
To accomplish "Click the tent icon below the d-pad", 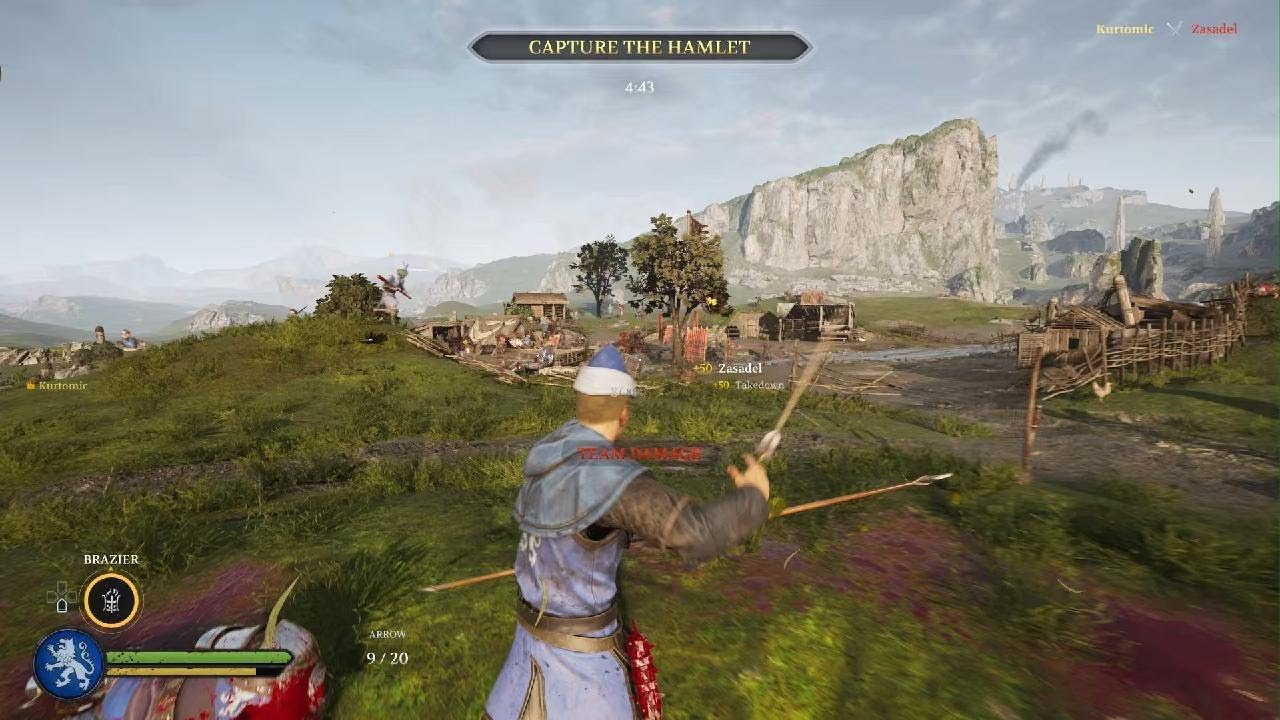I will (61, 604).
